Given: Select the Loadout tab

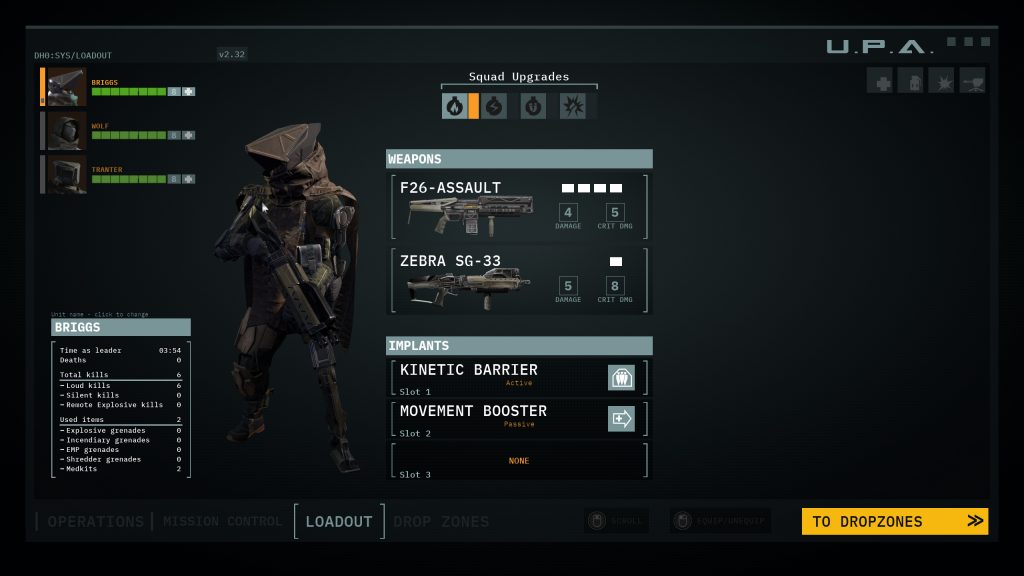Looking at the screenshot, I should pos(339,521).
